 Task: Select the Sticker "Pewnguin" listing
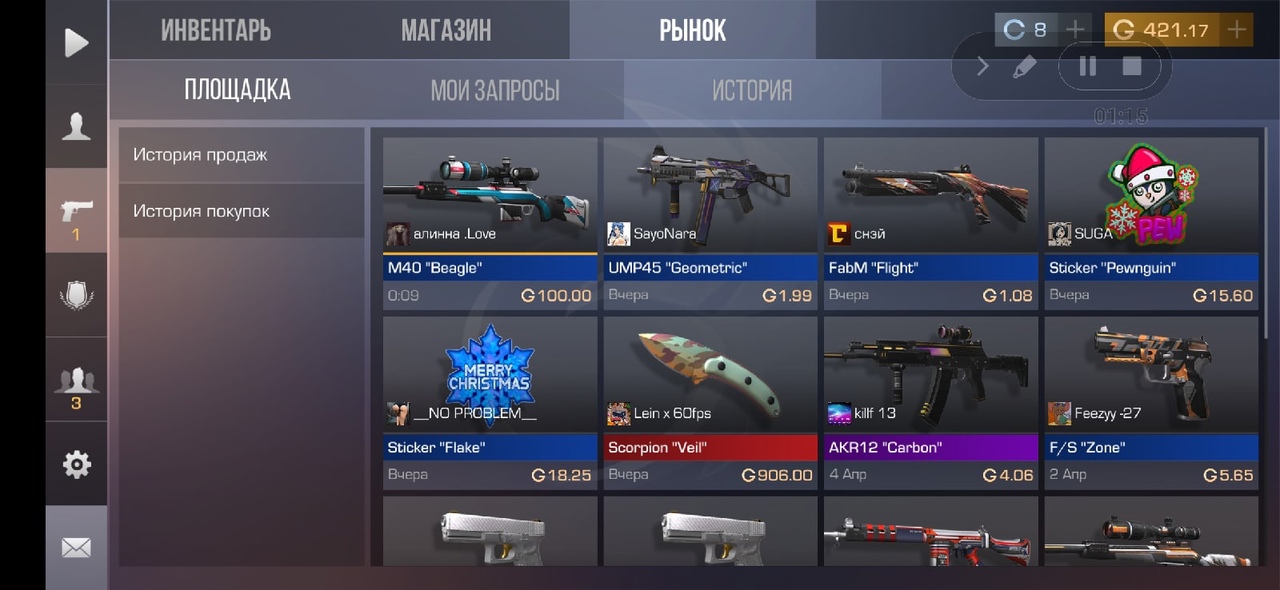(1151, 222)
